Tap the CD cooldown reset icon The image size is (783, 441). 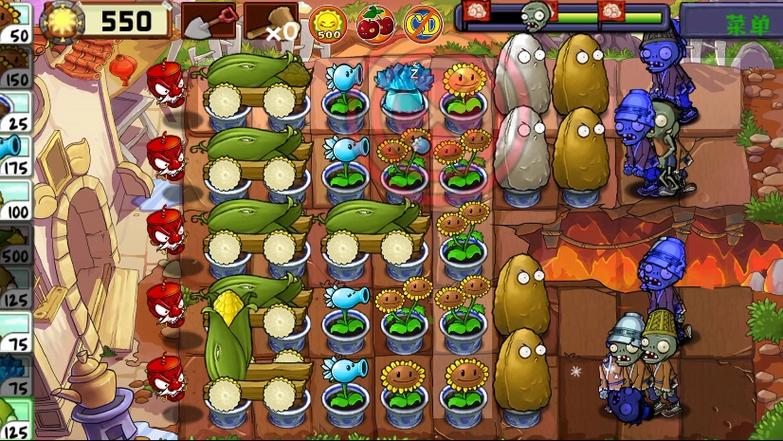422,23
